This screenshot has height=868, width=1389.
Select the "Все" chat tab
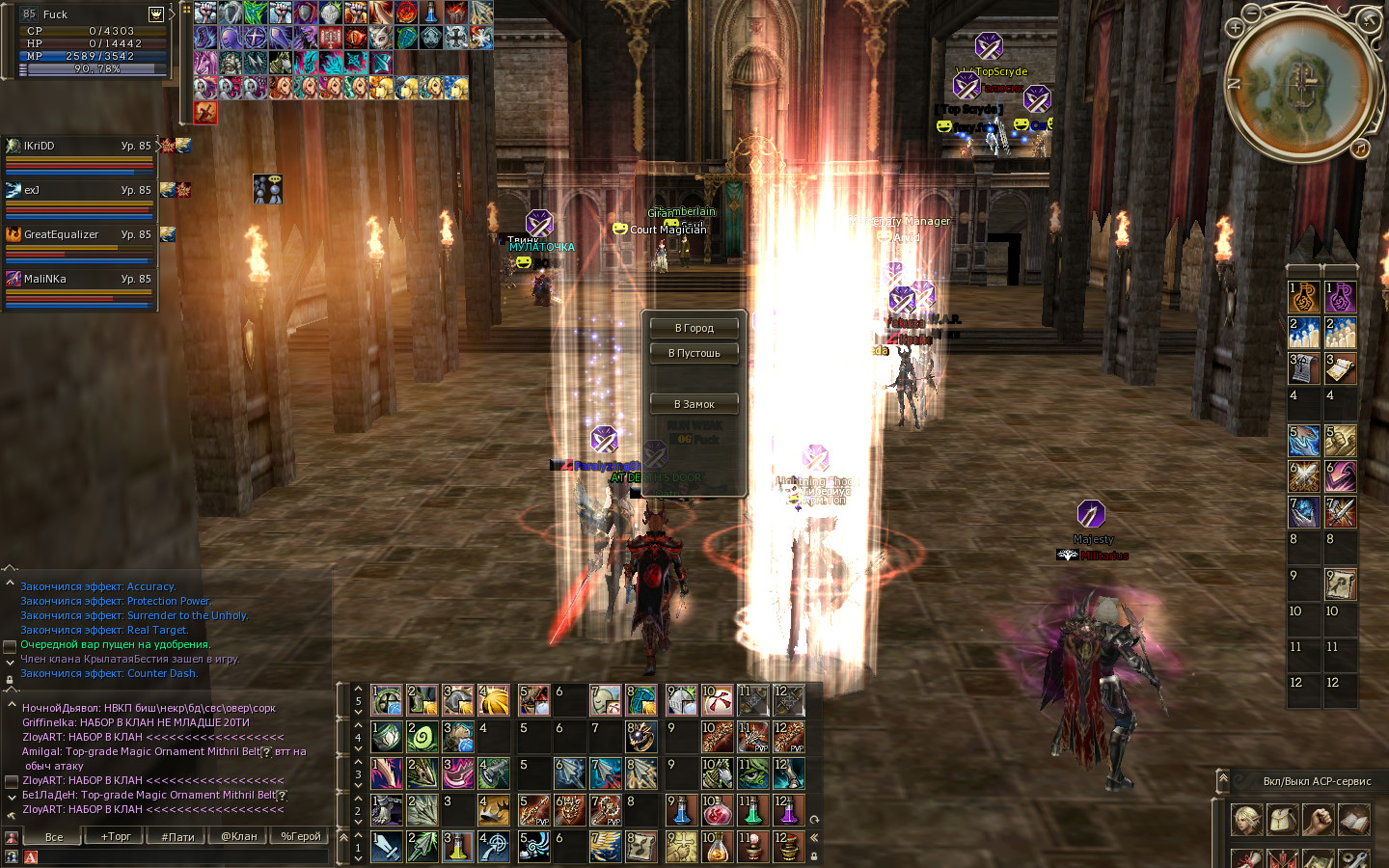(x=54, y=836)
